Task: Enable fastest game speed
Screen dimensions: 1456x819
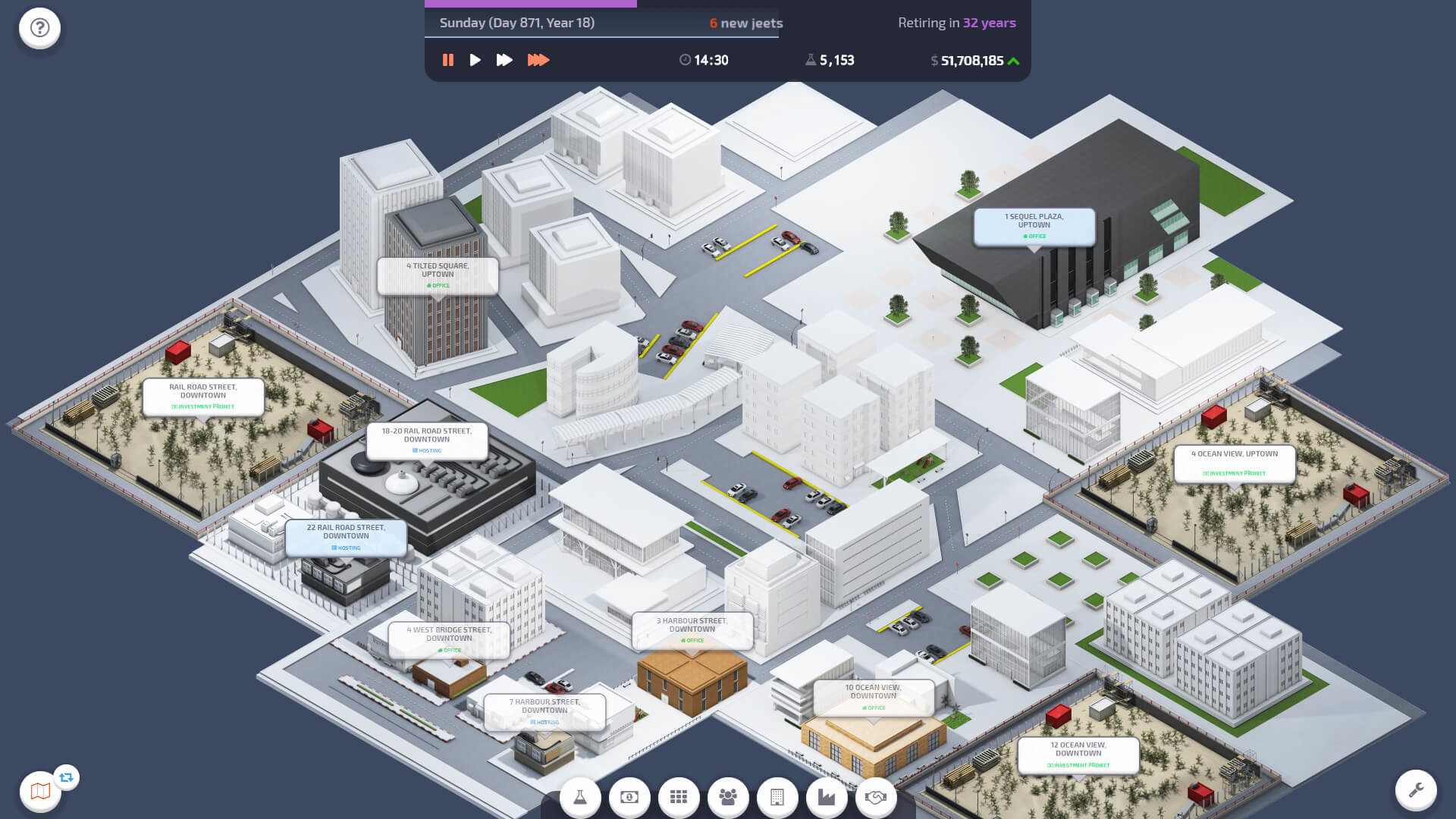Action: [x=540, y=59]
